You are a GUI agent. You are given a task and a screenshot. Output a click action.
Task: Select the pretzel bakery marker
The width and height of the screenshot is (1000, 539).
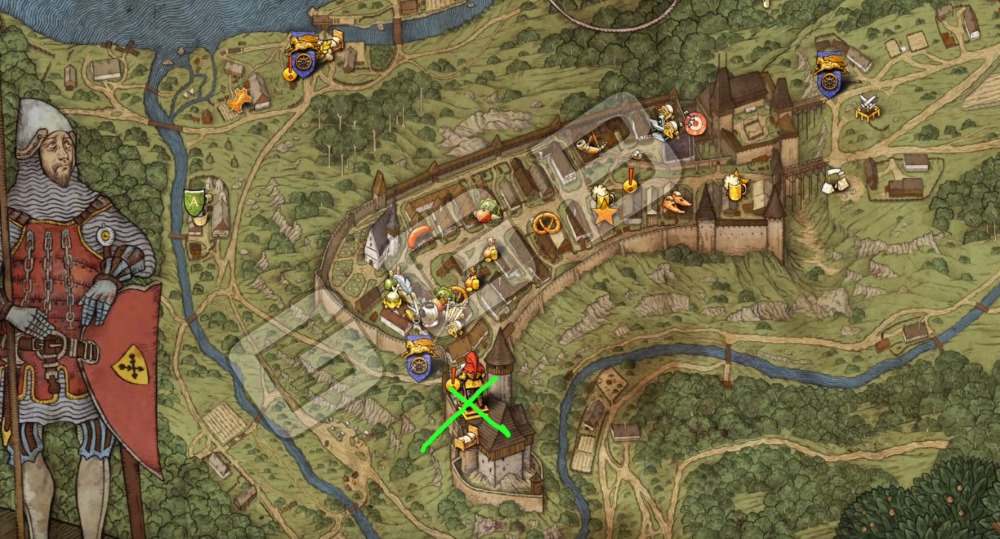pos(546,221)
